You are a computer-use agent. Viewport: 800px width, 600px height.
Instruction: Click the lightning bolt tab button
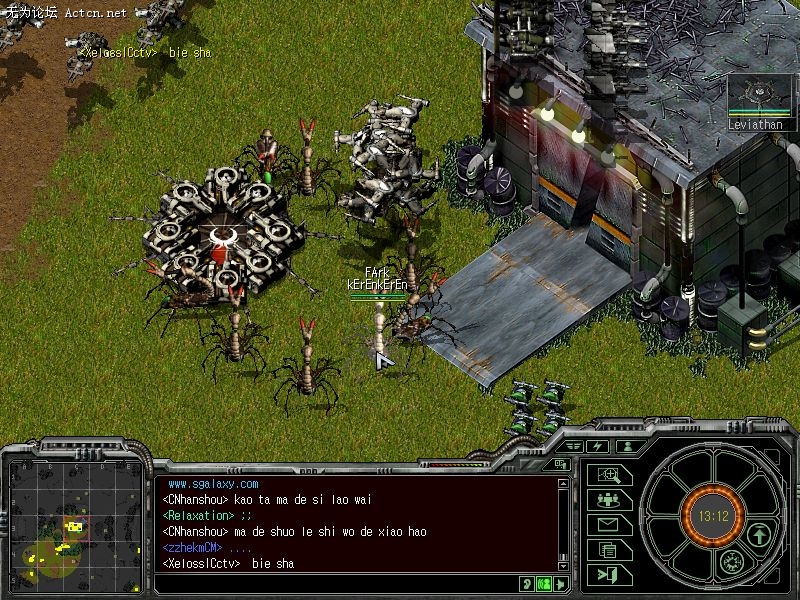click(599, 446)
